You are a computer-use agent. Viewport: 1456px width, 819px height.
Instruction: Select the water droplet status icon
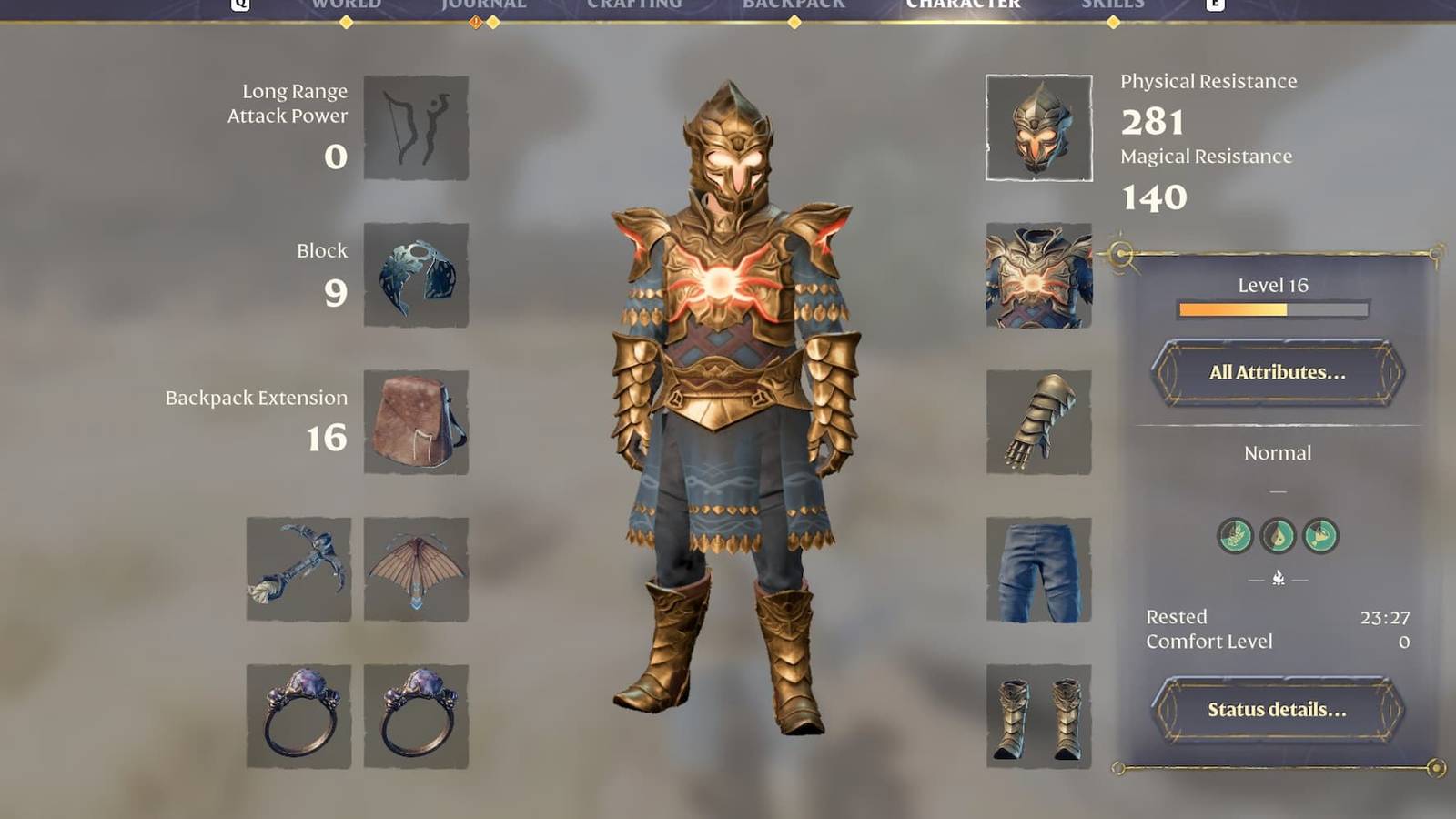pos(1279,537)
